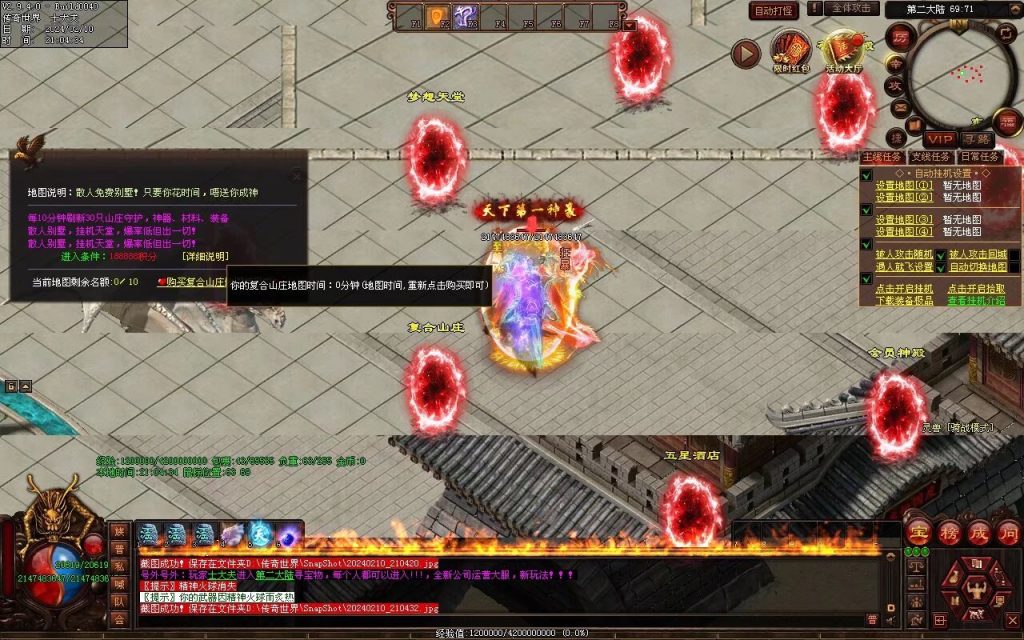Switch to the 支线任务 tab
Screen dimensions: 1024x640
point(930,157)
